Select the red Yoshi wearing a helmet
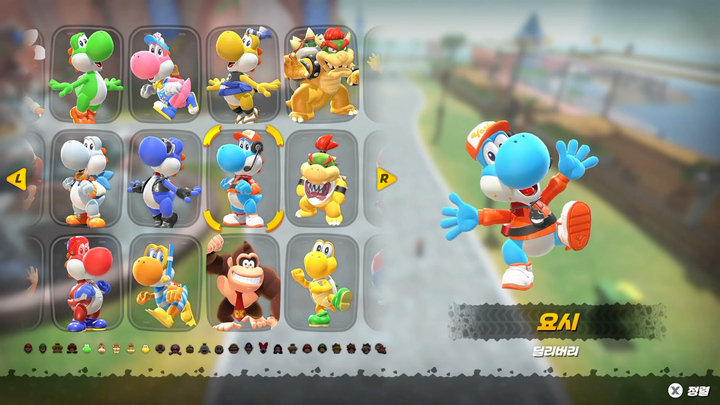Viewport: 720px width, 405px height. (x=87, y=283)
